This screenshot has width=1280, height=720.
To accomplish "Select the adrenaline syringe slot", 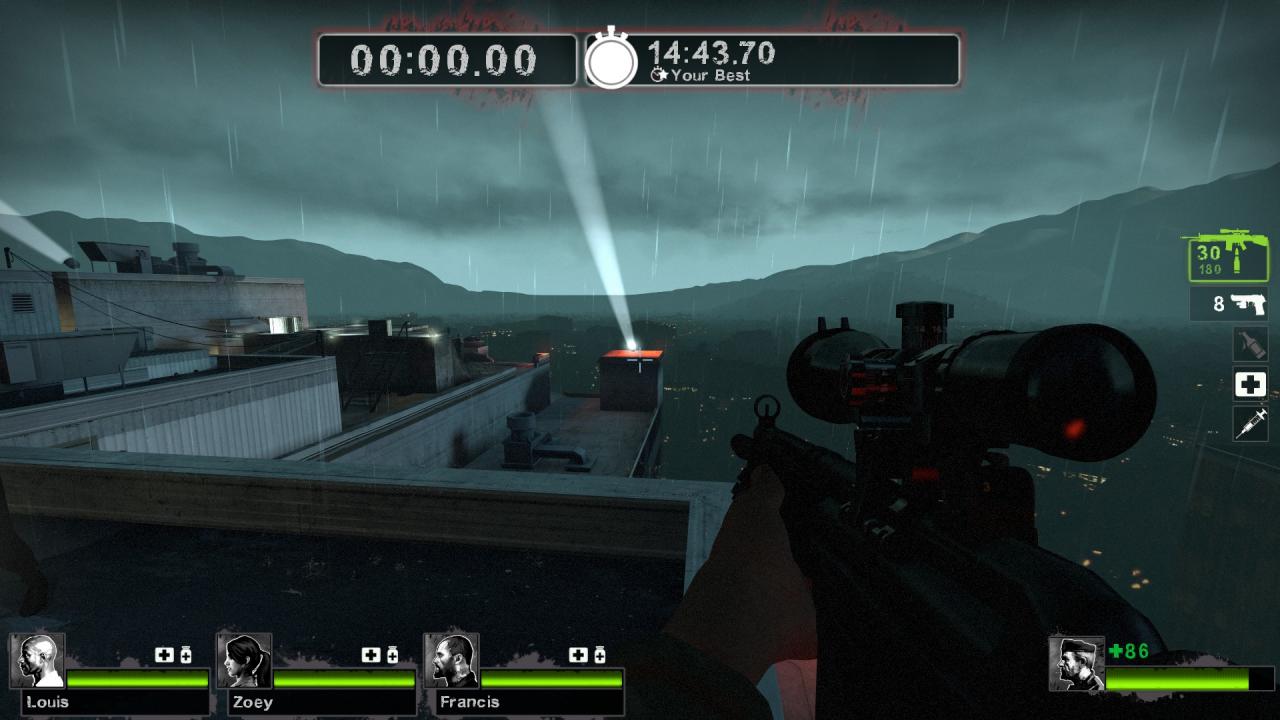I will 1250,423.
